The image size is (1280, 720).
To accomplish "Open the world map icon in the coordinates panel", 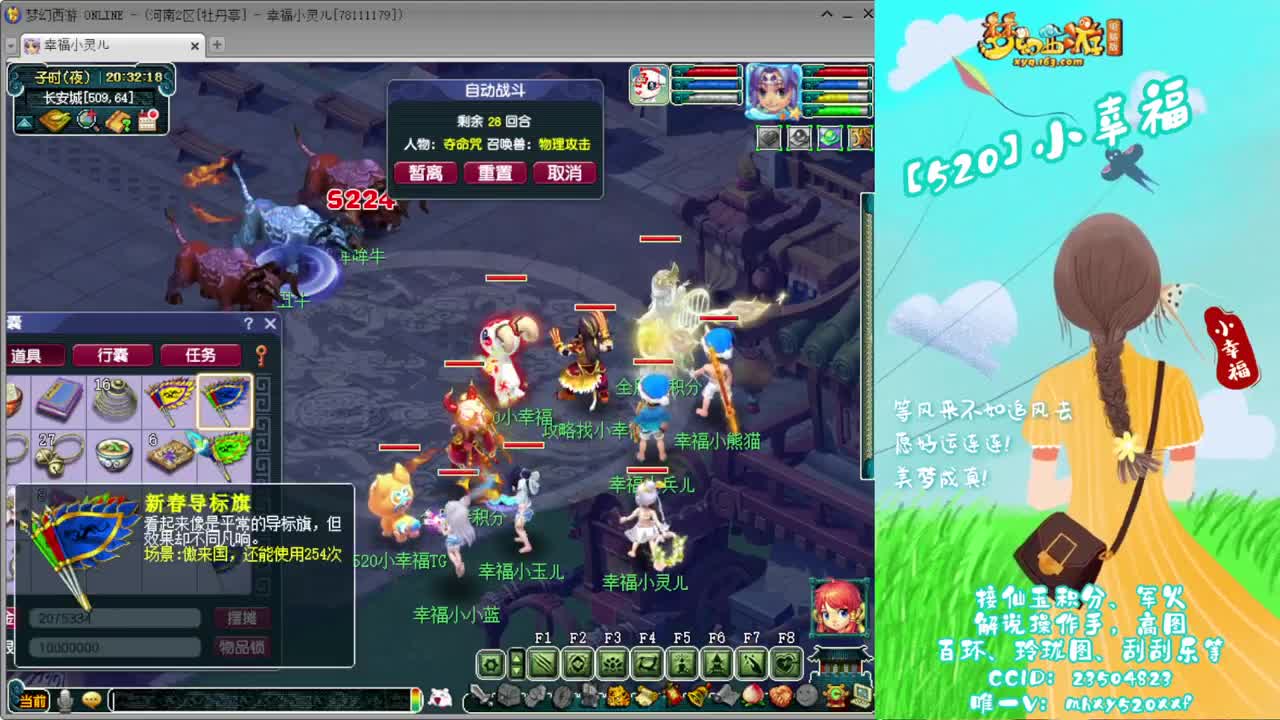I will click(x=55, y=122).
